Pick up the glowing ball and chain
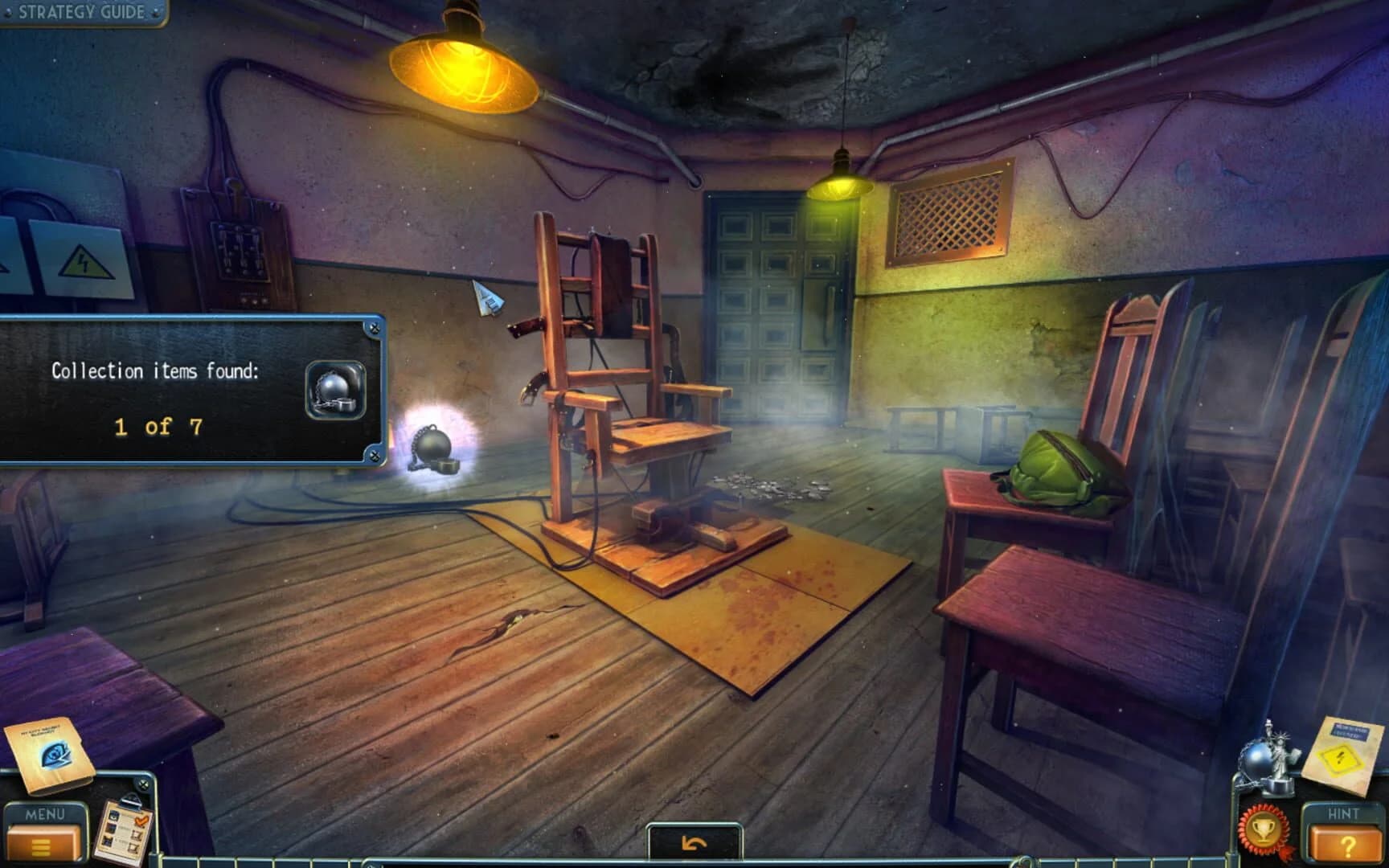Viewport: 1389px width, 868px height. [434, 447]
